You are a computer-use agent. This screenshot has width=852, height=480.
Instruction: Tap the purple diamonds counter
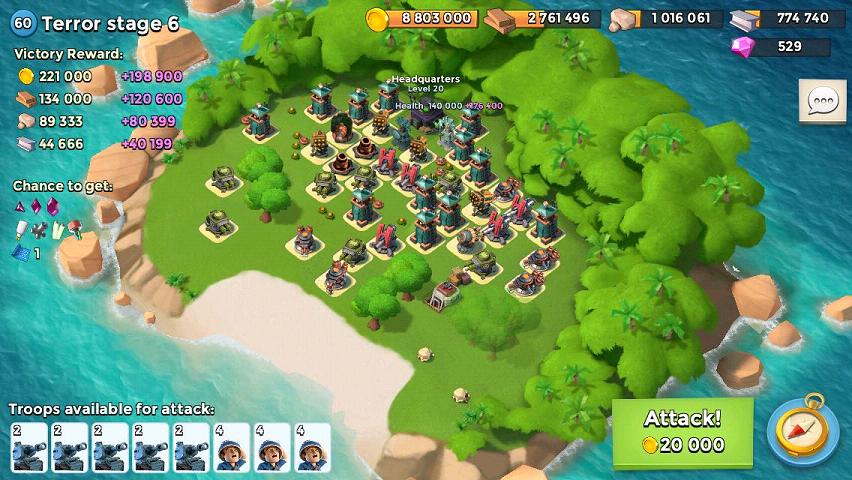[x=781, y=46]
